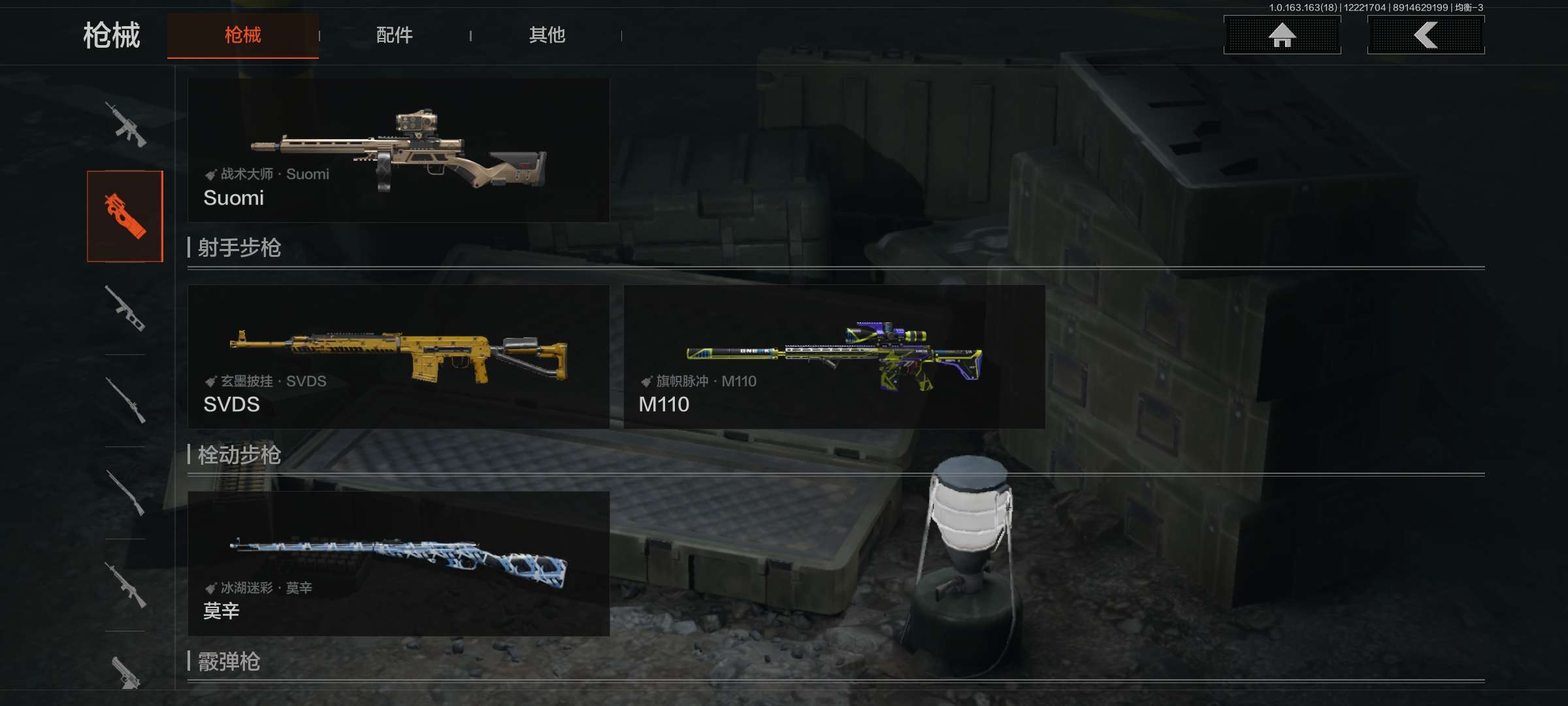Screen dimensions: 1568x706
Task: Return to the home screen
Action: point(1282,35)
